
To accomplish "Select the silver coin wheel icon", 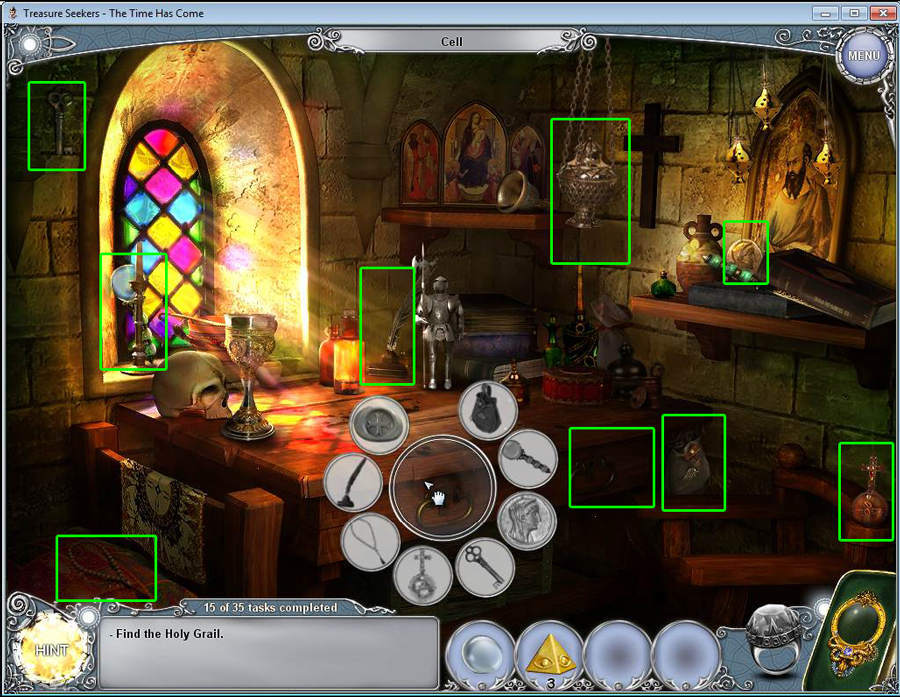I will 528,520.
